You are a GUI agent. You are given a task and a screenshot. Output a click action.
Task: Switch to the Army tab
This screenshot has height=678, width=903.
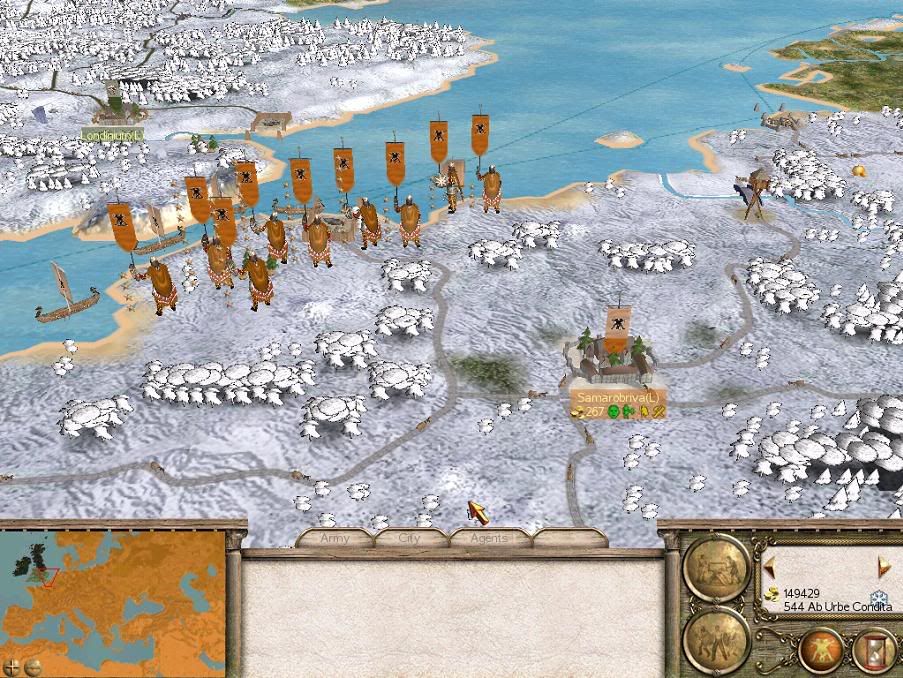334,538
